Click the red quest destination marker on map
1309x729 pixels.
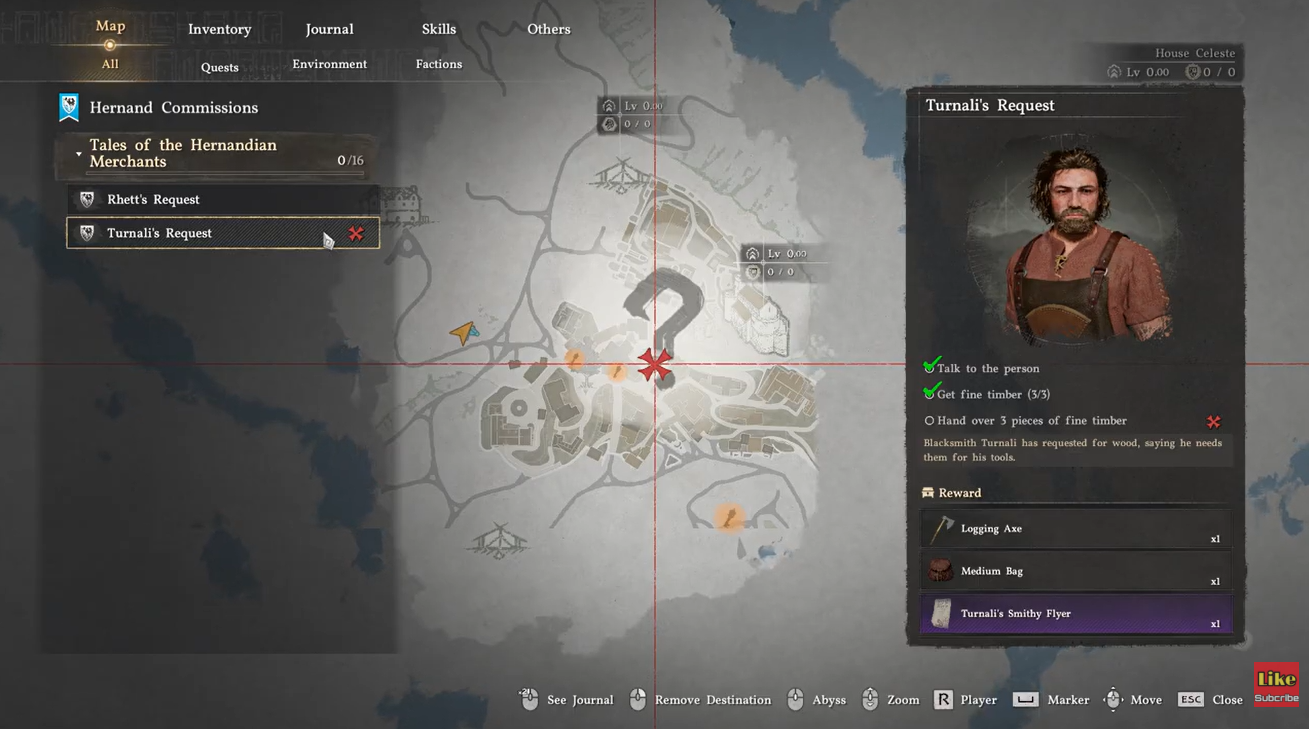(x=655, y=365)
